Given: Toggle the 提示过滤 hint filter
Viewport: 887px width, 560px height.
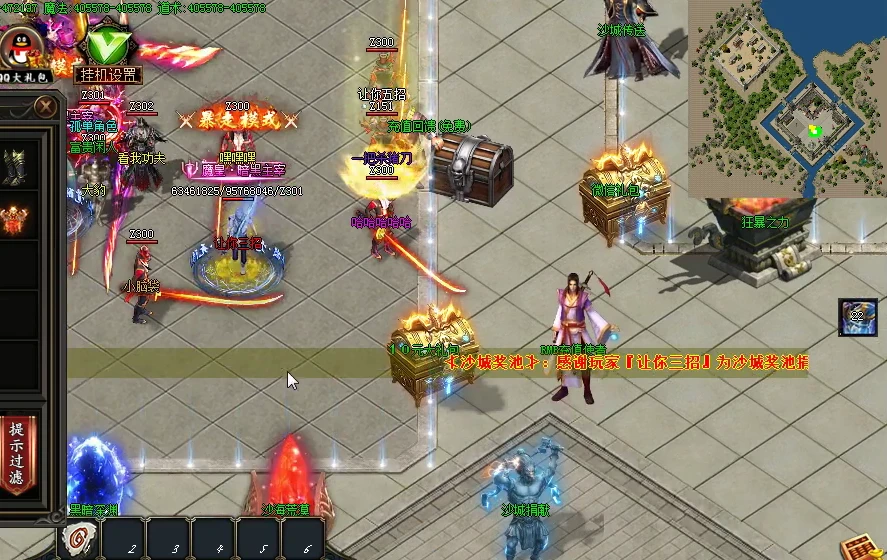Looking at the screenshot, I should 17,454.
